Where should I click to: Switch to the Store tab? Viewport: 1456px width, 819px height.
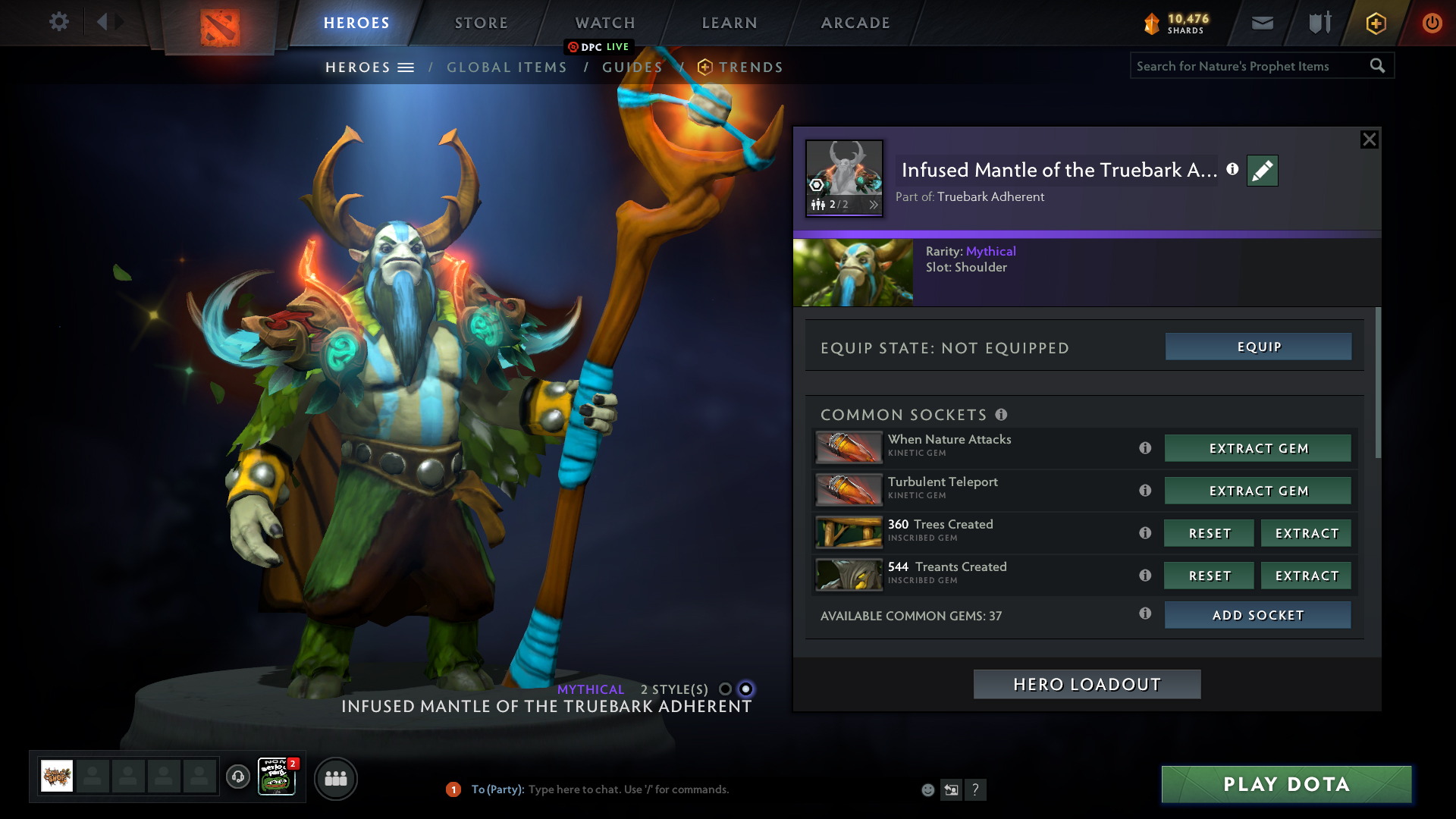(481, 23)
